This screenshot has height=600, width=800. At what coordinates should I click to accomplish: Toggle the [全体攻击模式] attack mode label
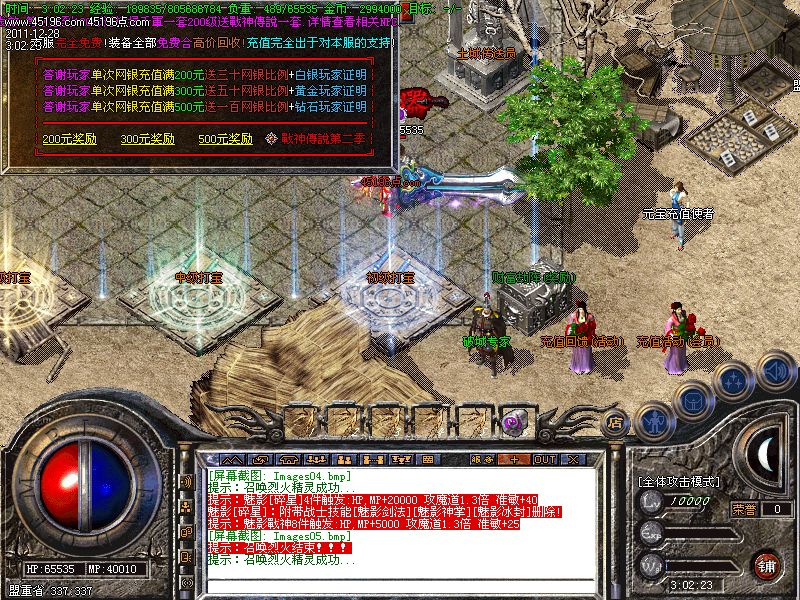click(679, 481)
